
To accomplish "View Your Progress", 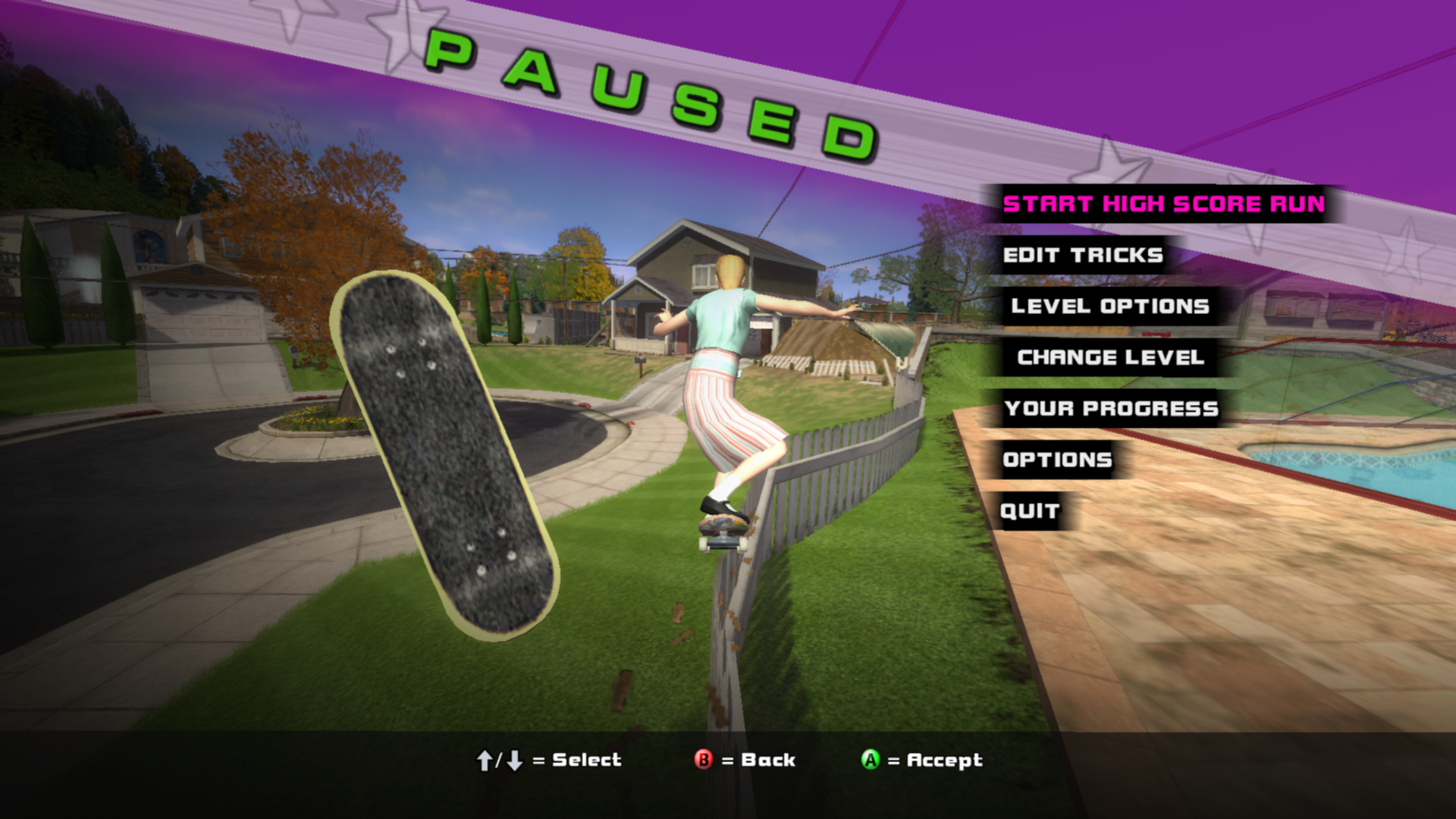I will [1110, 409].
